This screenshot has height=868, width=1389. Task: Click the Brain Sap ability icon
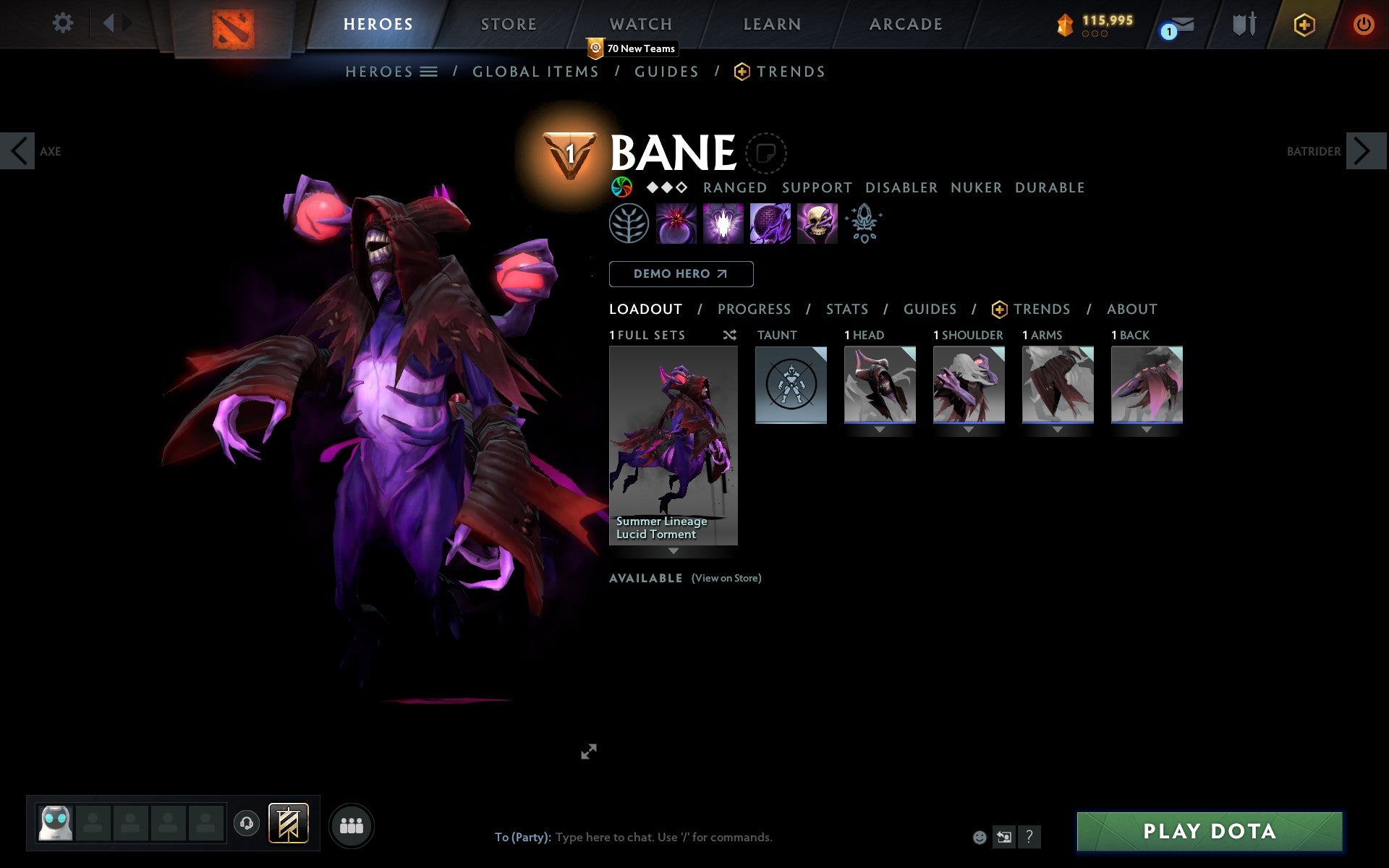(722, 224)
